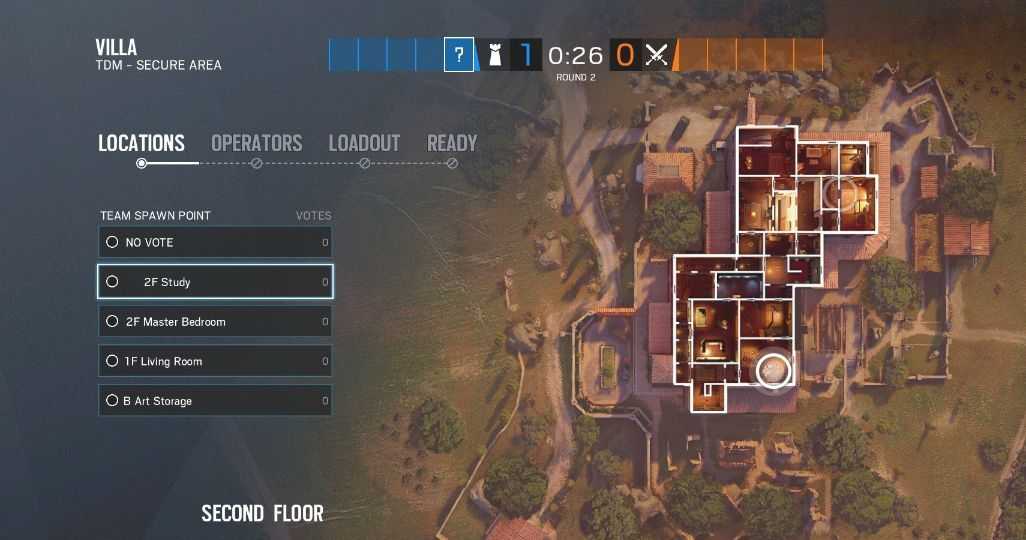Vote for 2F Study spawn point

(x=215, y=282)
